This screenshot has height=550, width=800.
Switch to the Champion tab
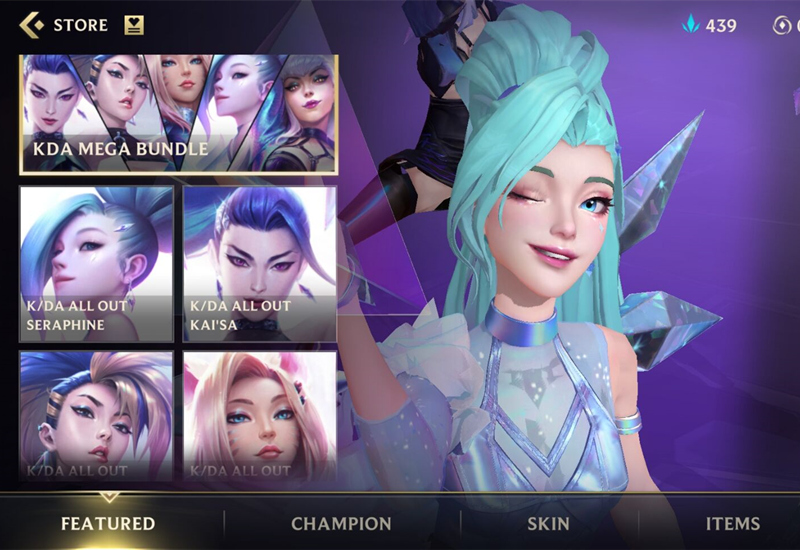coord(341,523)
